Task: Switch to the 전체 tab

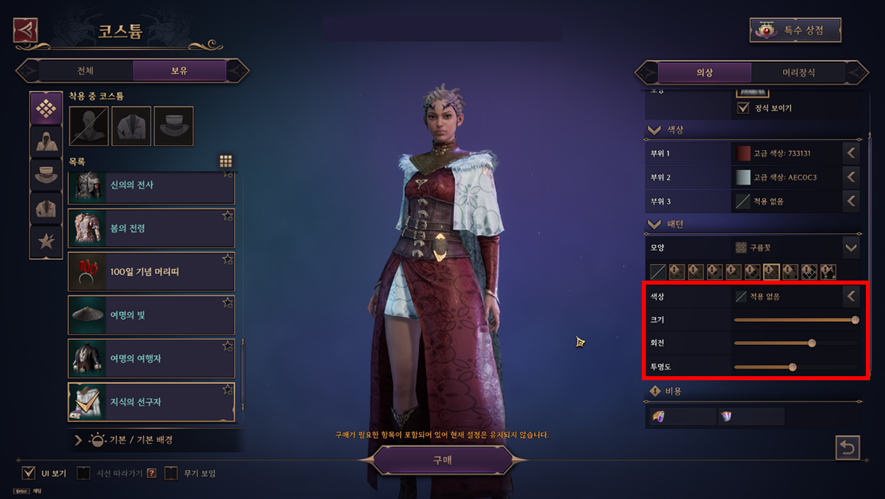Action: (x=85, y=71)
